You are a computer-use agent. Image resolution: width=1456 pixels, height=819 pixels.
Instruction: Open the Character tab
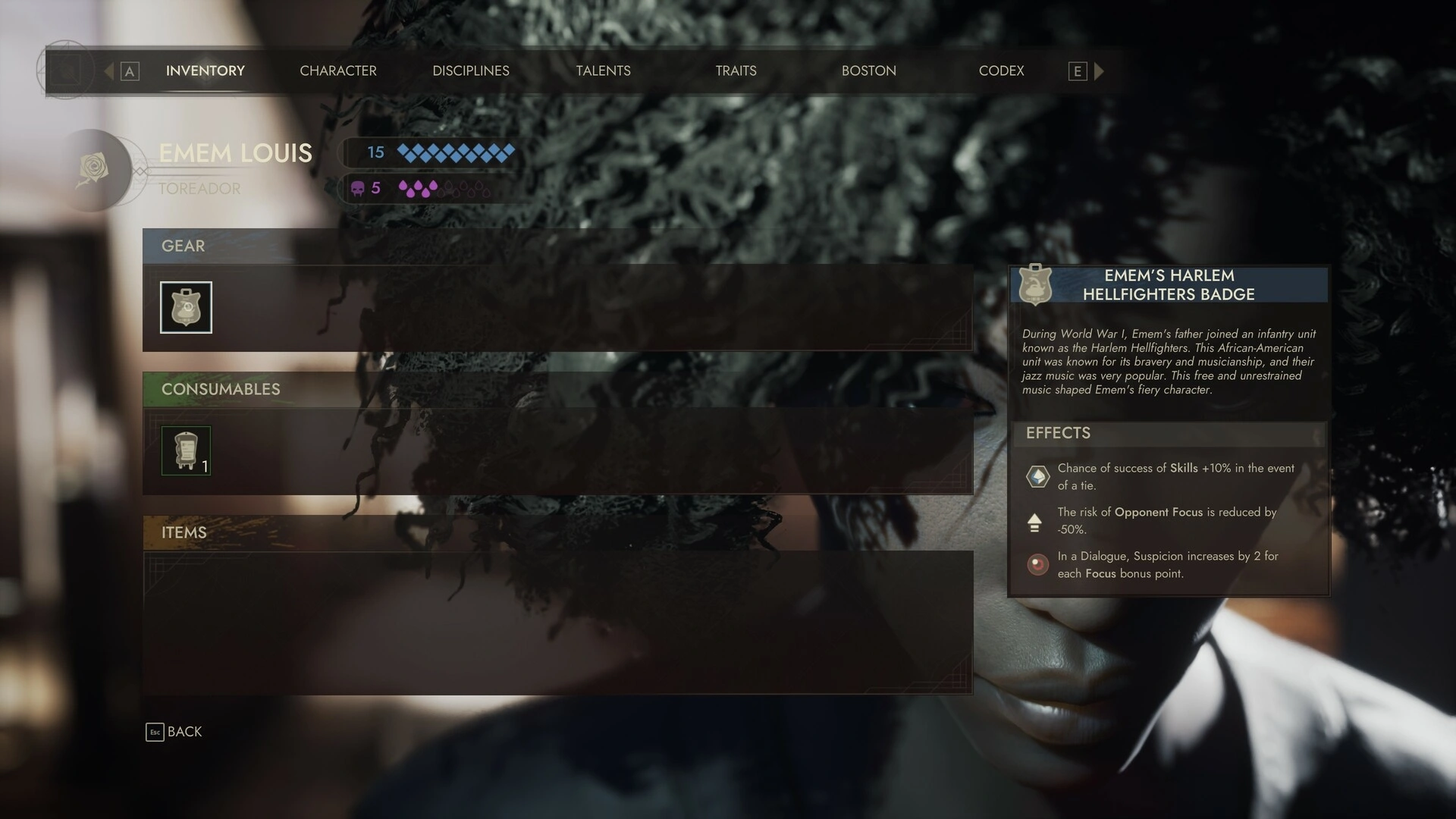(x=337, y=71)
